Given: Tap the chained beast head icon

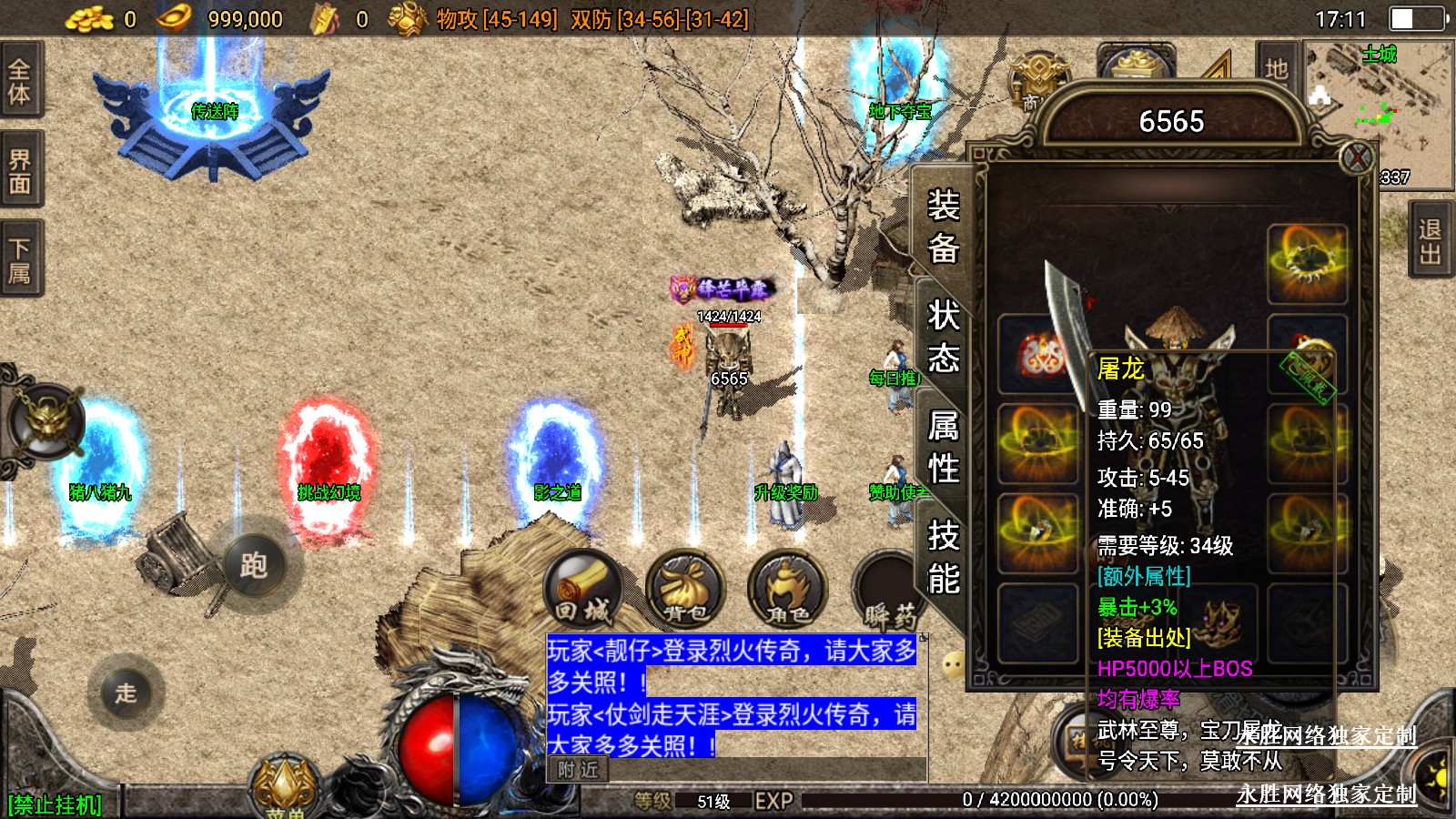Looking at the screenshot, I should point(46,422).
